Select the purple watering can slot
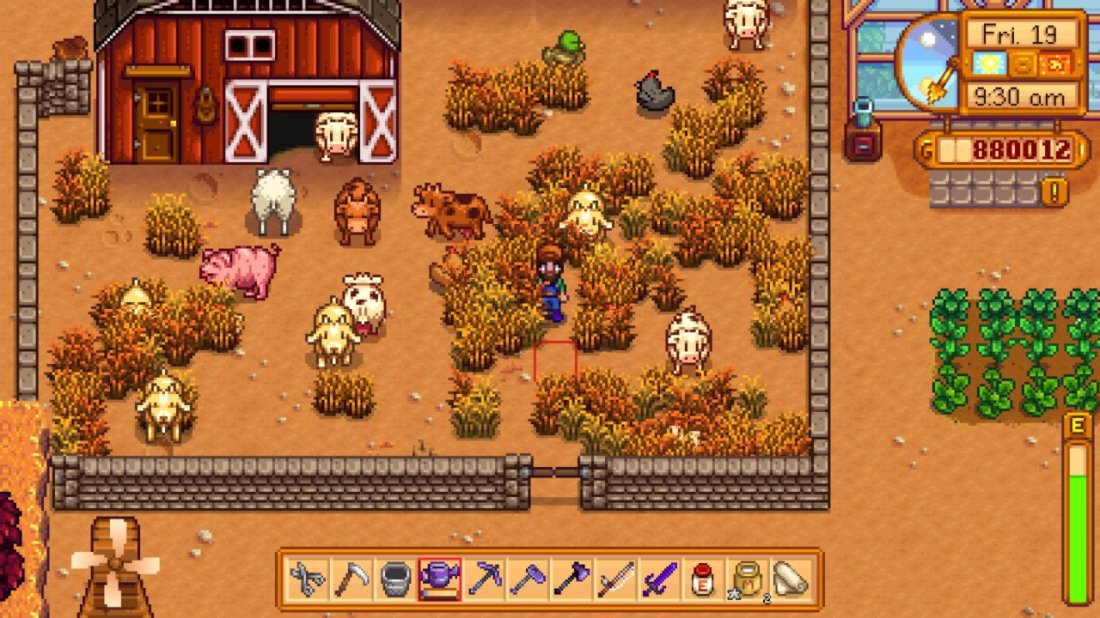1100x618 pixels. (x=440, y=579)
